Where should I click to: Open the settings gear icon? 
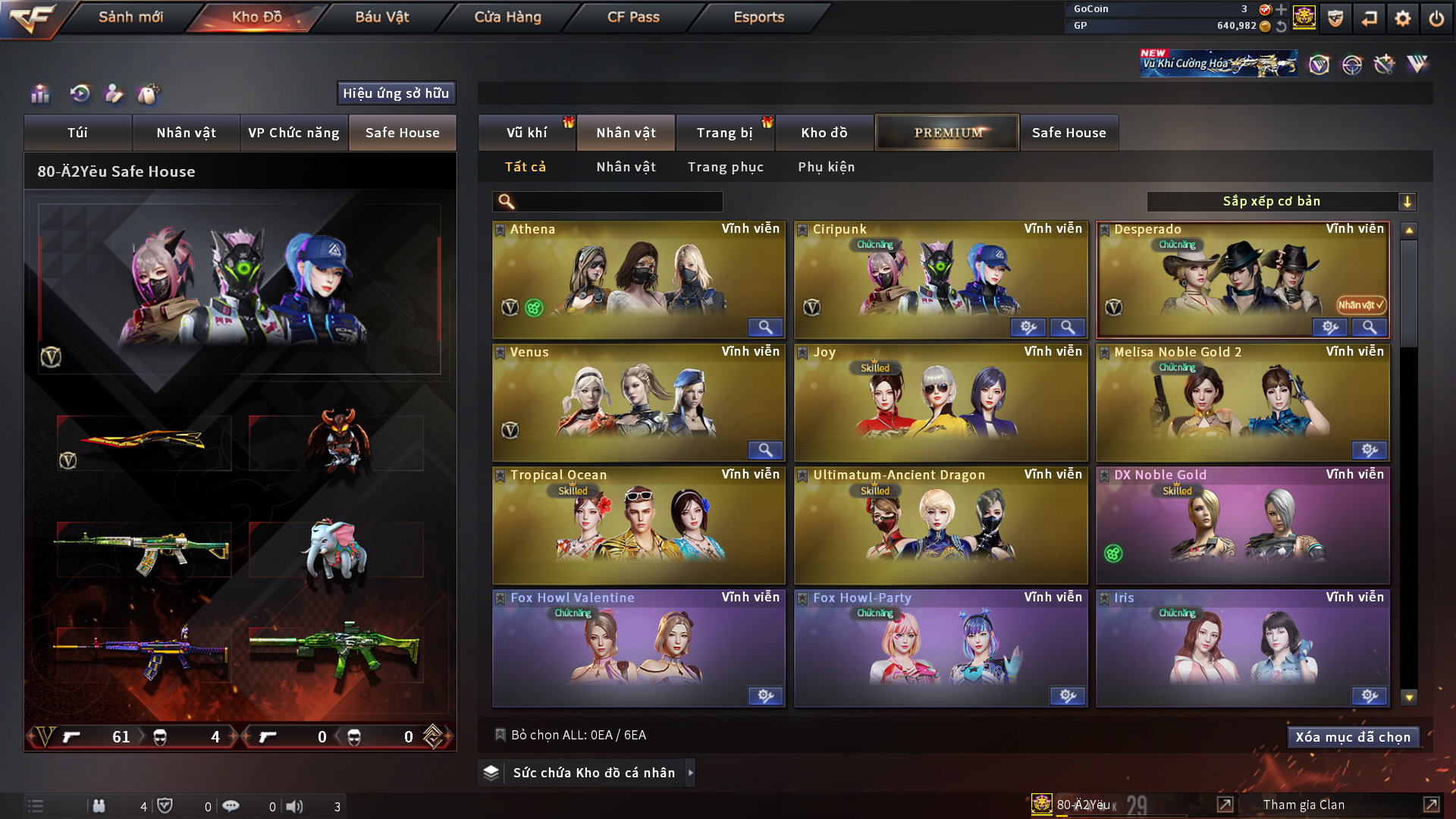tap(1402, 18)
